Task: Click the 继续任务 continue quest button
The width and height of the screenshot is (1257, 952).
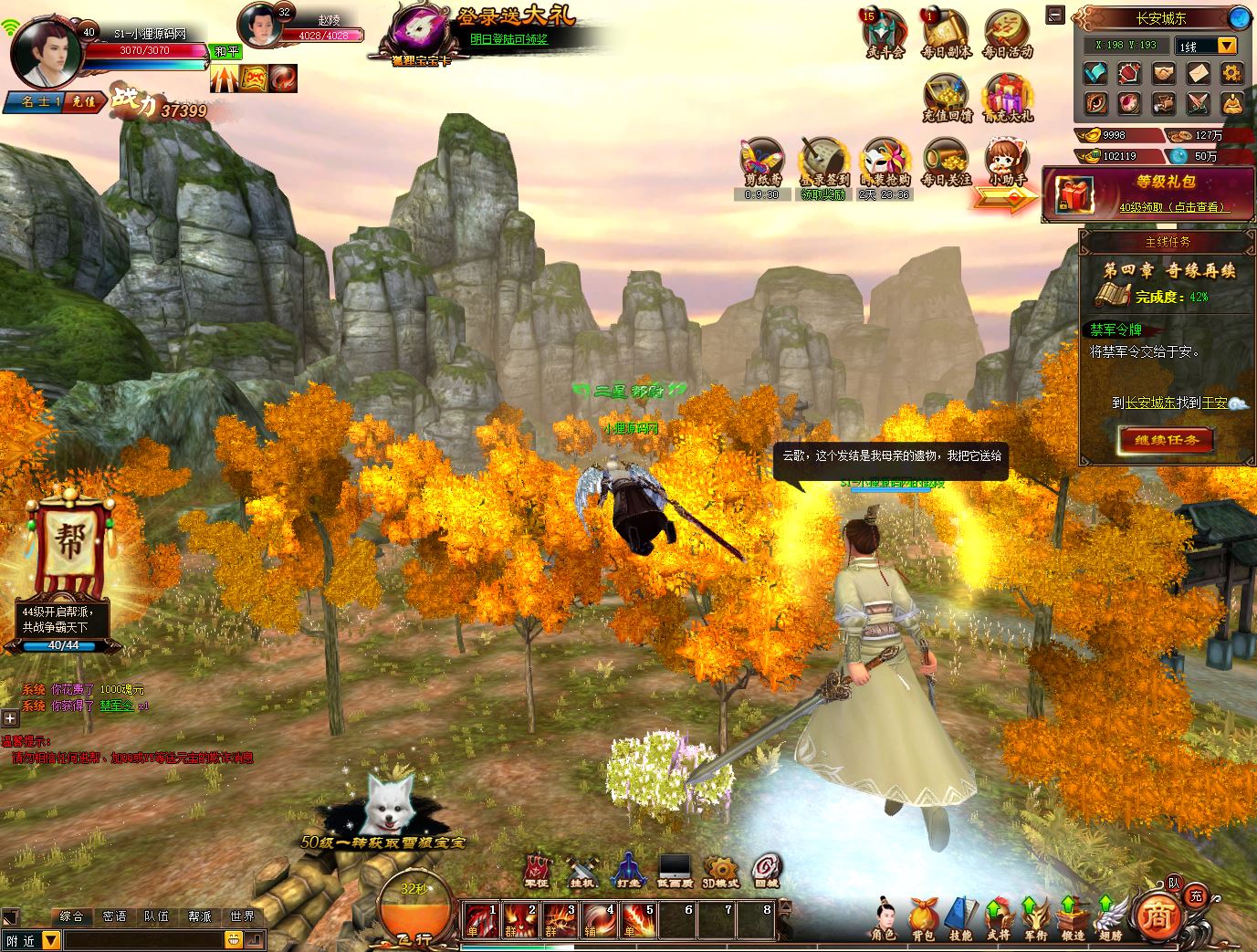Action: coord(1166,440)
